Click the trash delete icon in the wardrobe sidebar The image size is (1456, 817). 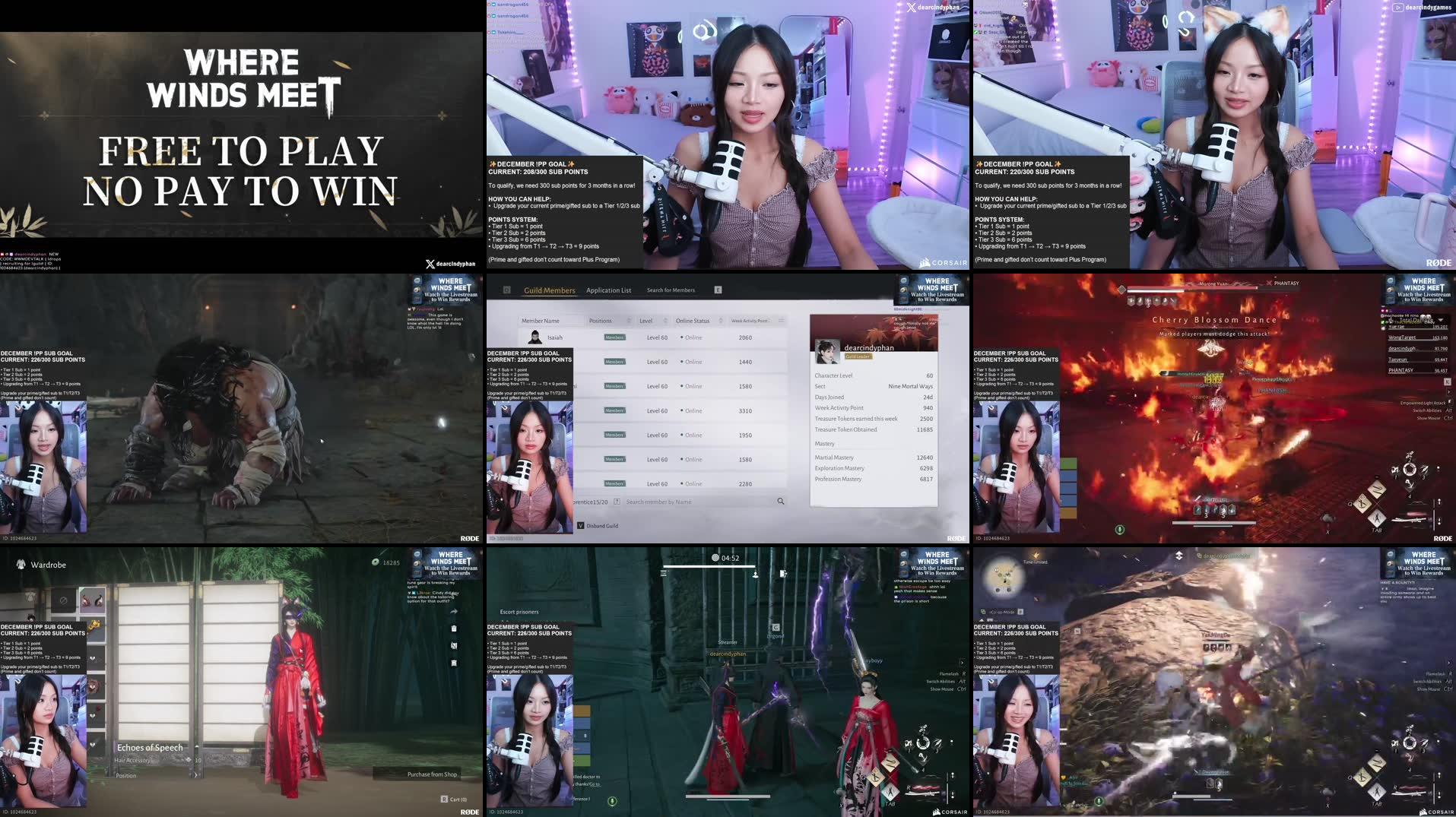tap(453, 629)
